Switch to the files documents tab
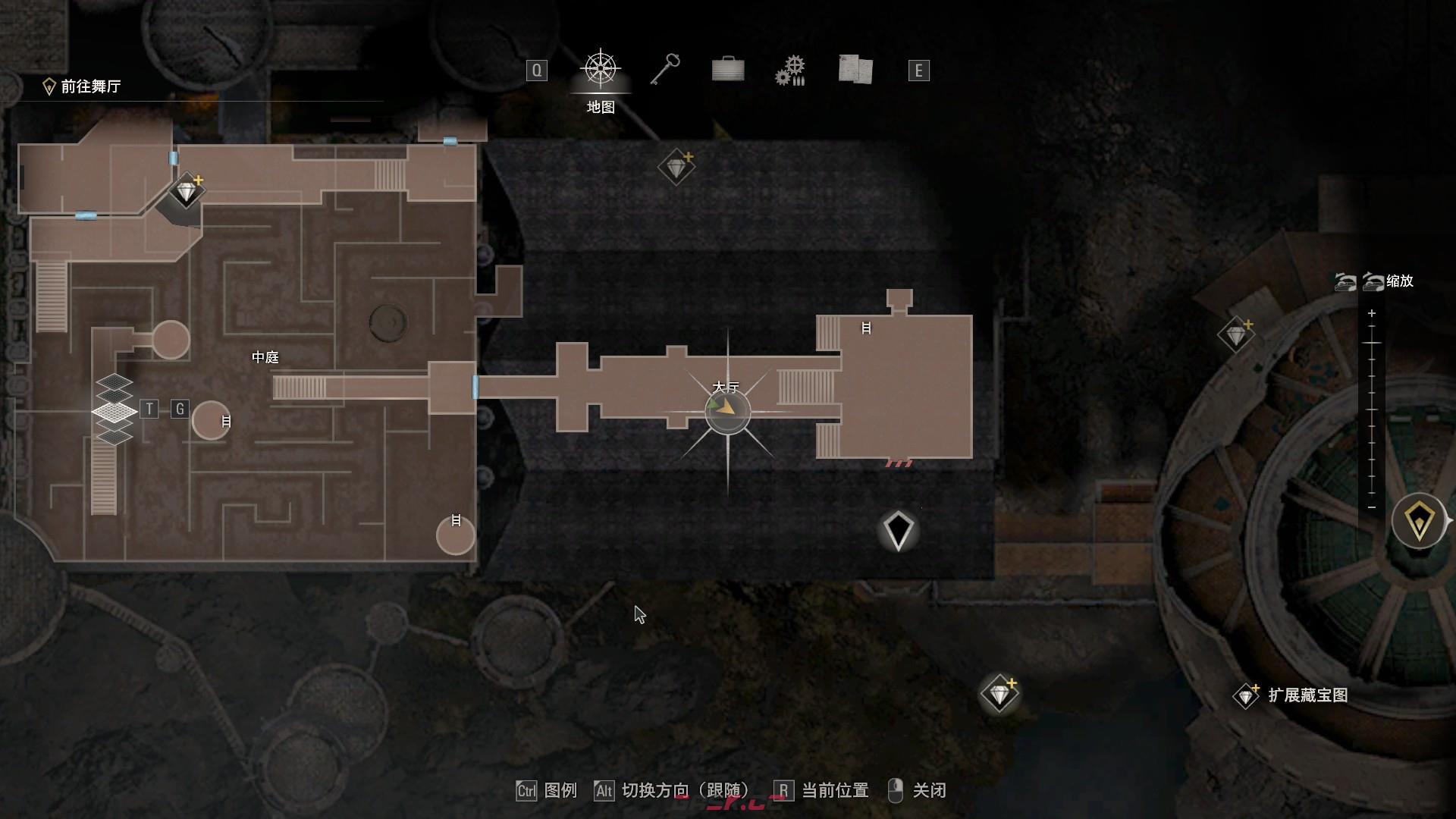The height and width of the screenshot is (819, 1456). [x=855, y=70]
